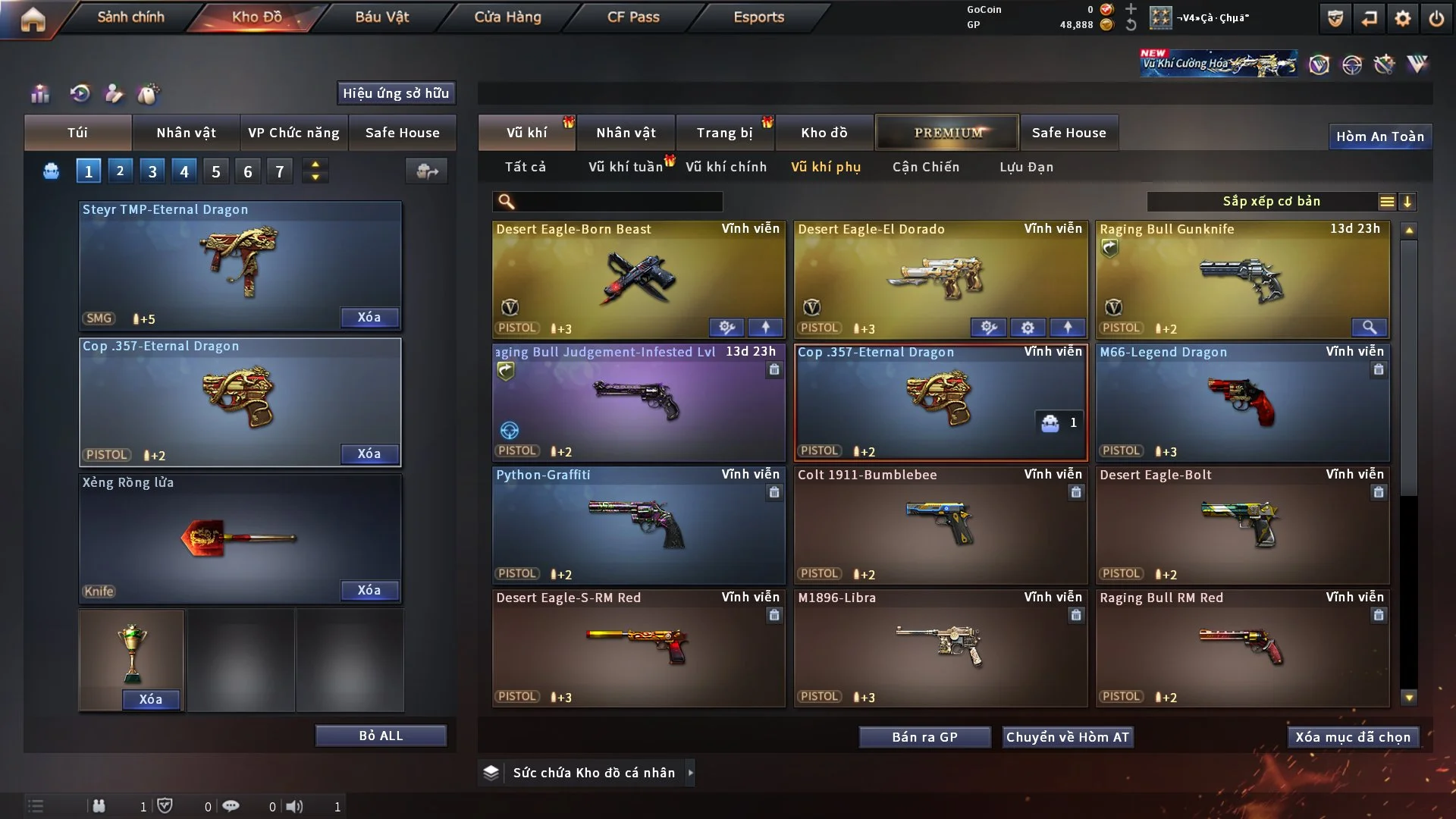The height and width of the screenshot is (819, 1456).
Task: Show the Cận Chiến melee category
Action: [x=925, y=167]
